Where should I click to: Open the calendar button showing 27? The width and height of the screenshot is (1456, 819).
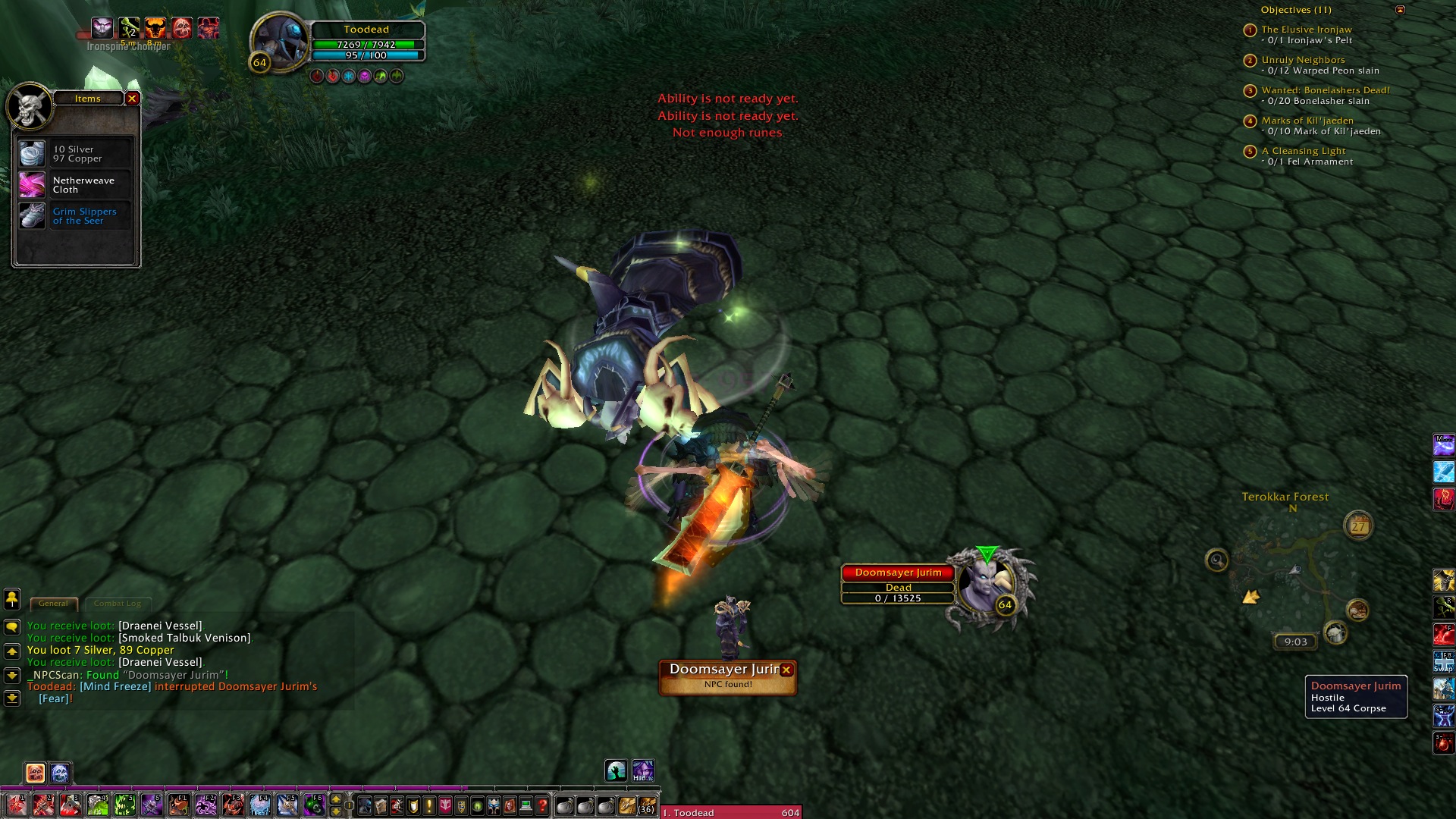click(x=1358, y=526)
